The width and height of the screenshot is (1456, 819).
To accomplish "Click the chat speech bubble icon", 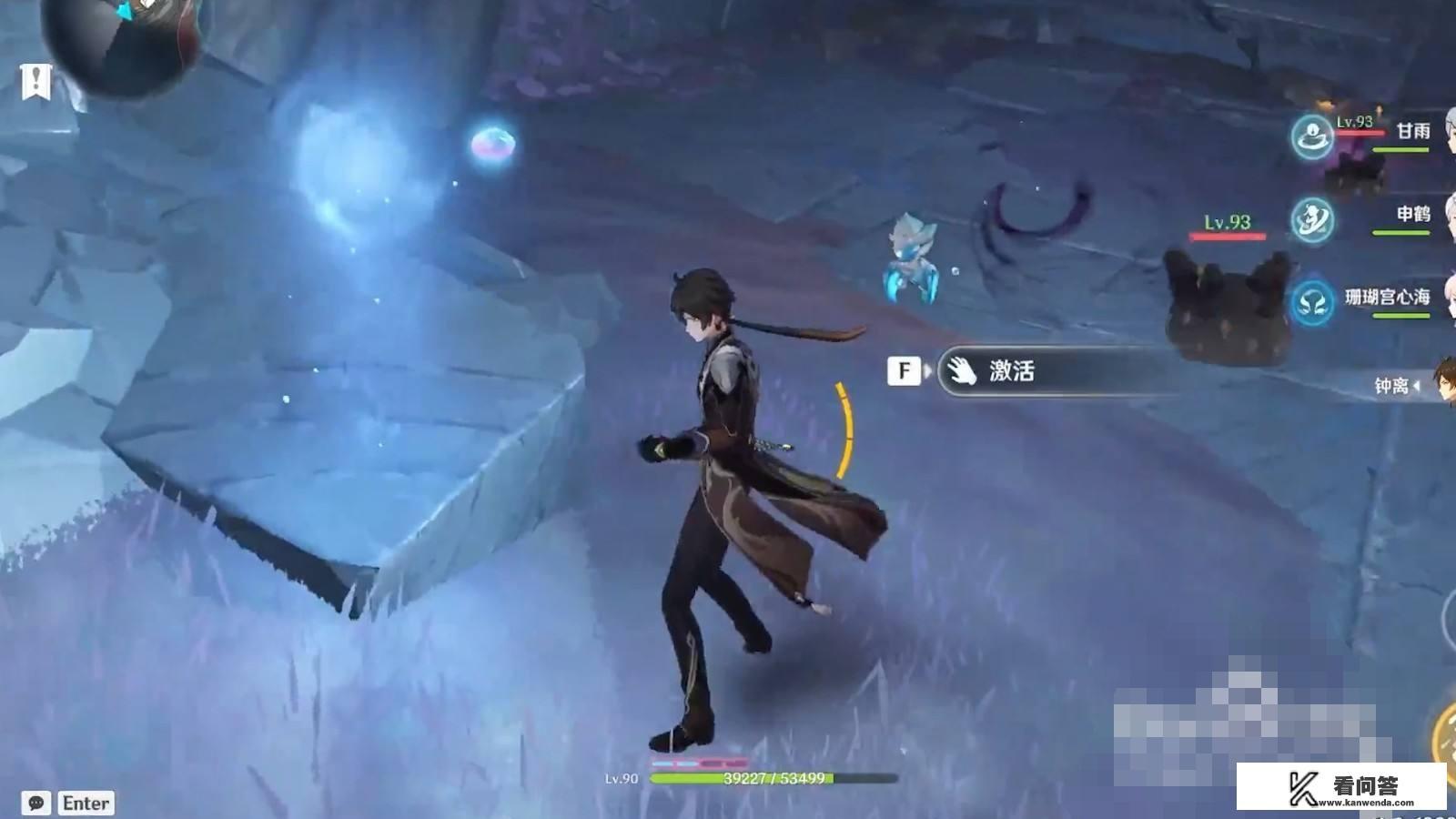I will 36,803.
